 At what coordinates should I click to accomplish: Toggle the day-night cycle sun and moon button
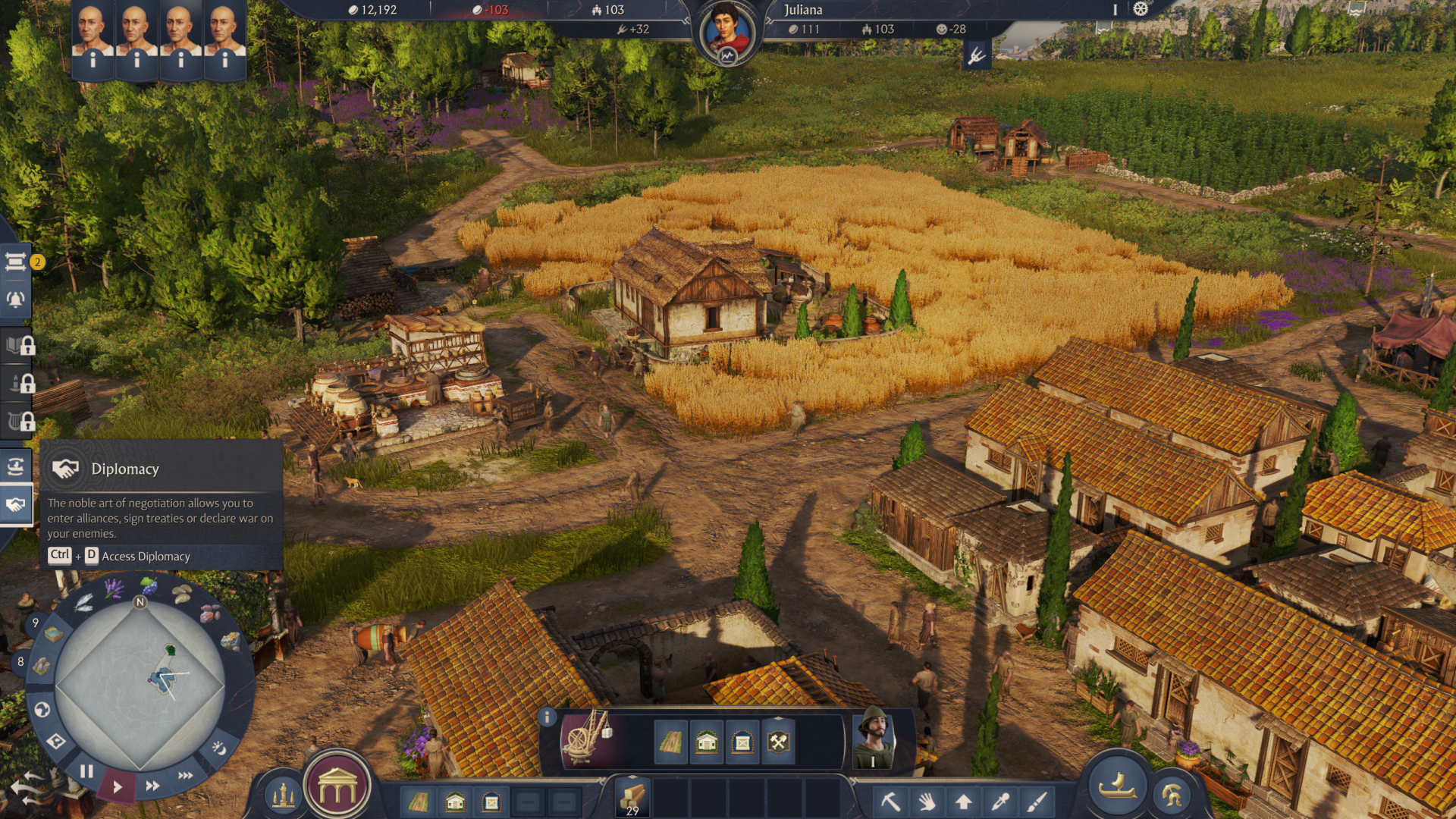[x=218, y=748]
